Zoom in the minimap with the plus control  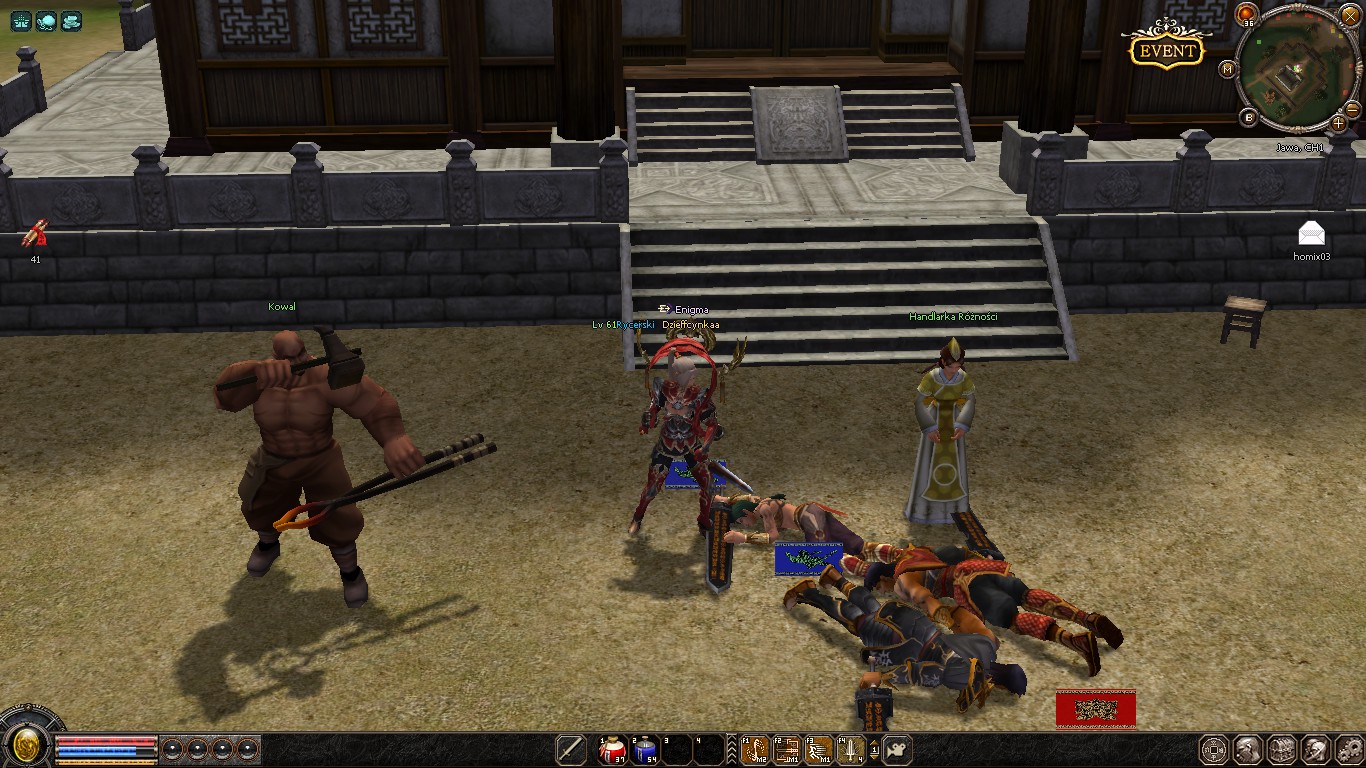point(1338,124)
